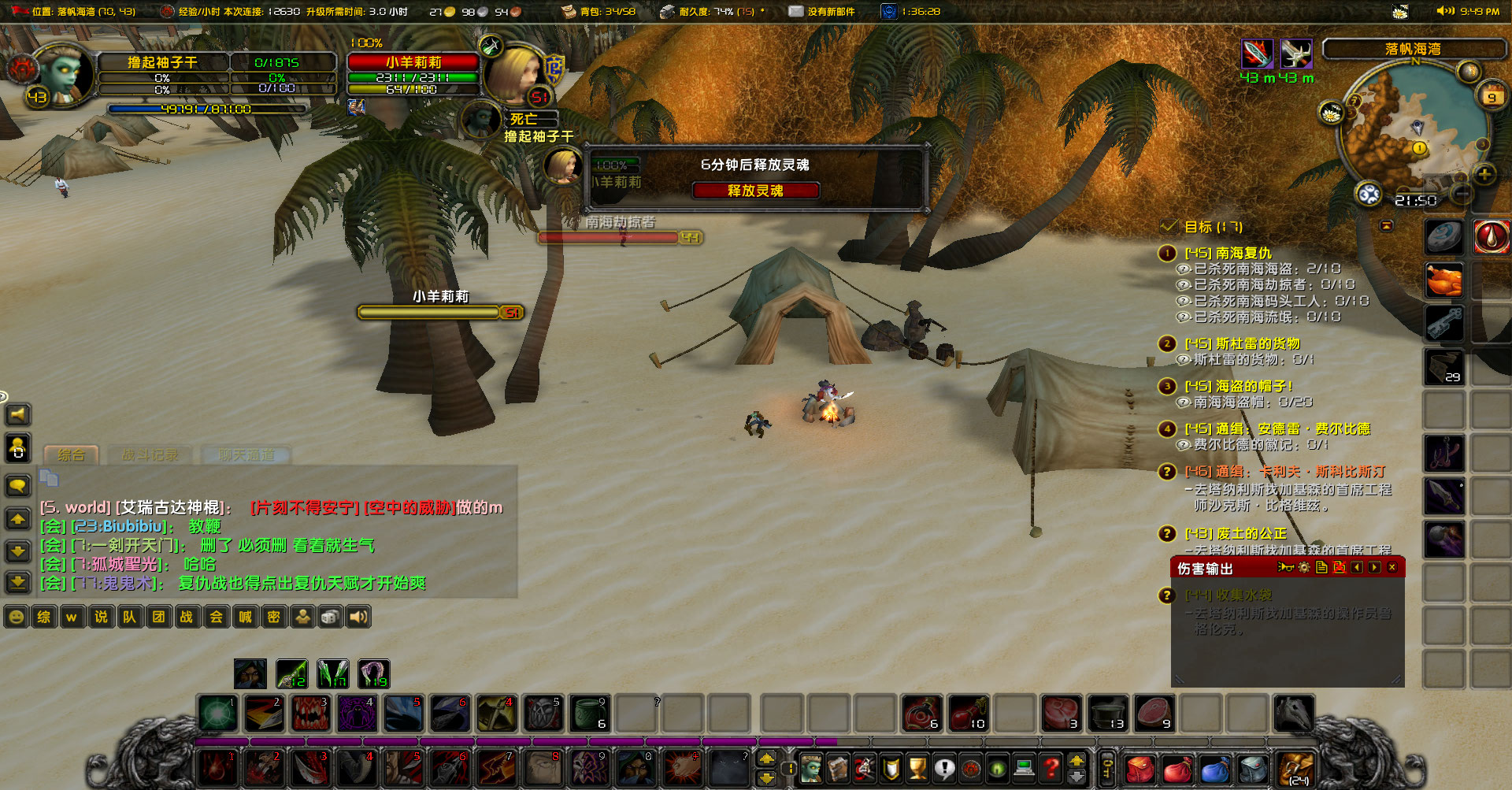Open the emoji smiley chat button

[x=16, y=617]
